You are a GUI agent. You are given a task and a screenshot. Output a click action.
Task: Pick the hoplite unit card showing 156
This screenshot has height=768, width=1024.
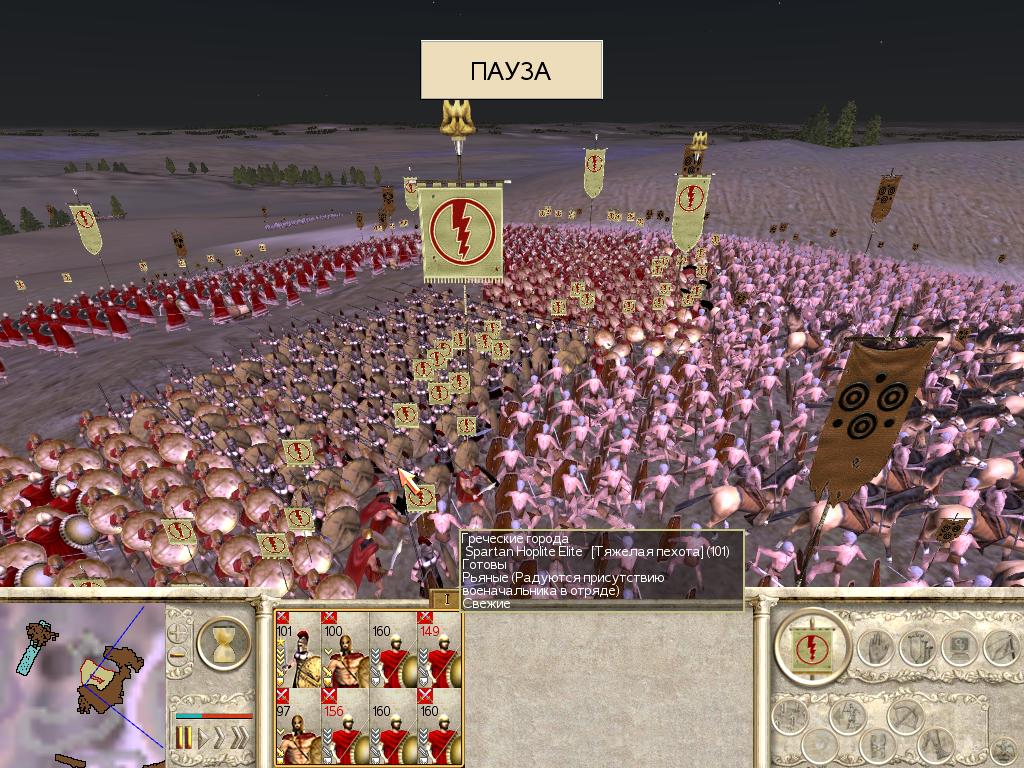click(345, 733)
